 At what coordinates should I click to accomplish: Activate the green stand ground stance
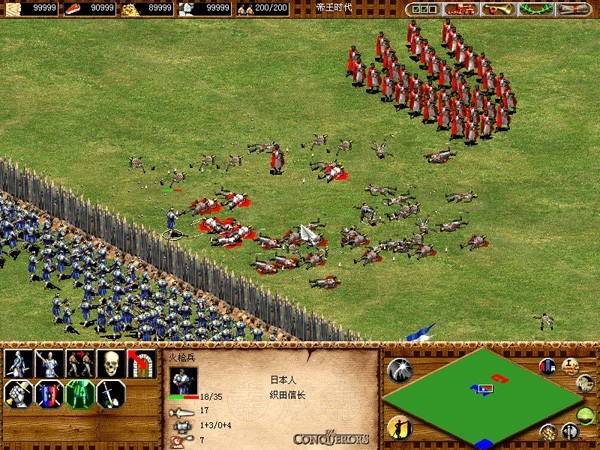80,395
